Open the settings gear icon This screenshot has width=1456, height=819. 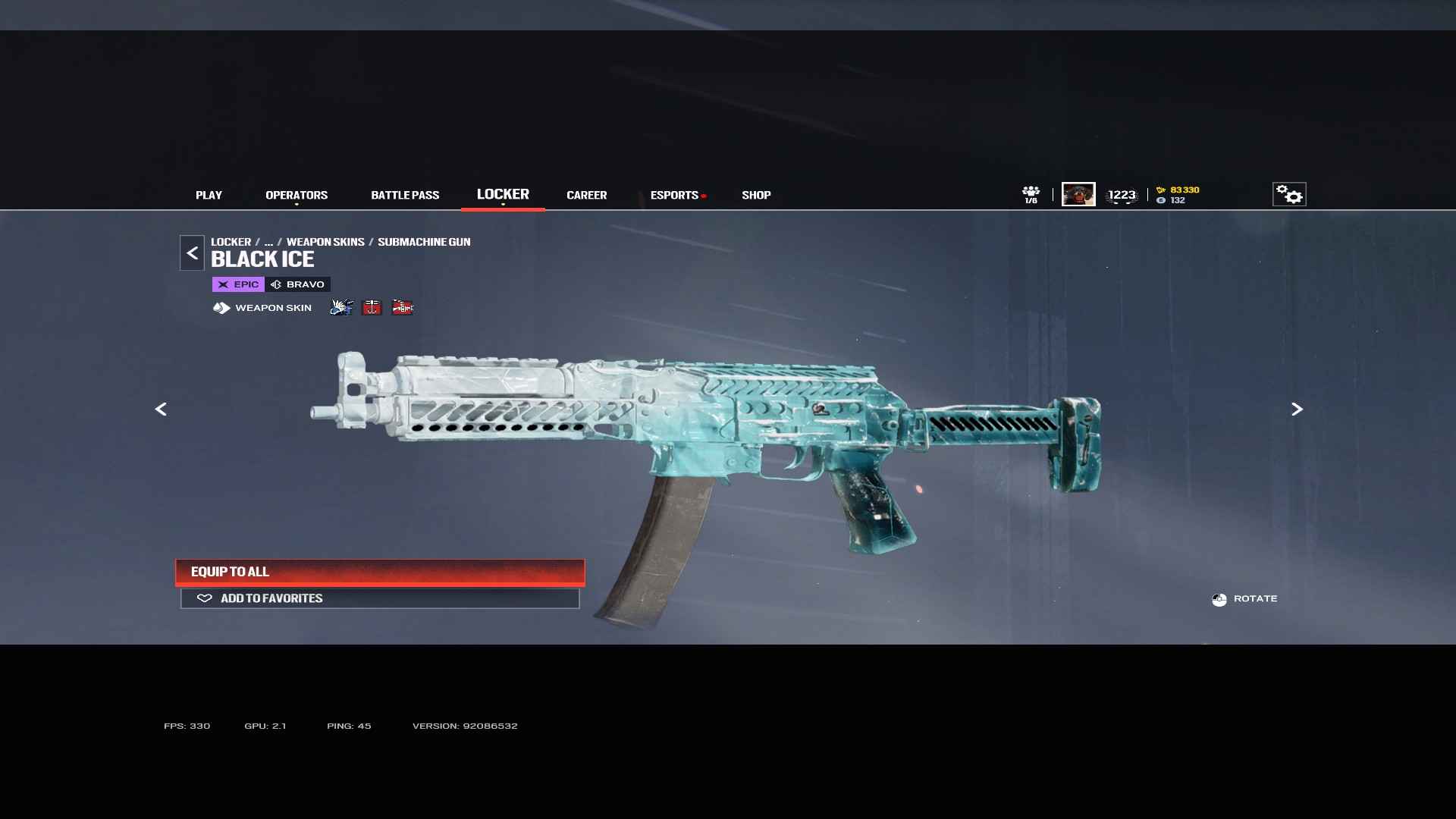coord(1288,194)
